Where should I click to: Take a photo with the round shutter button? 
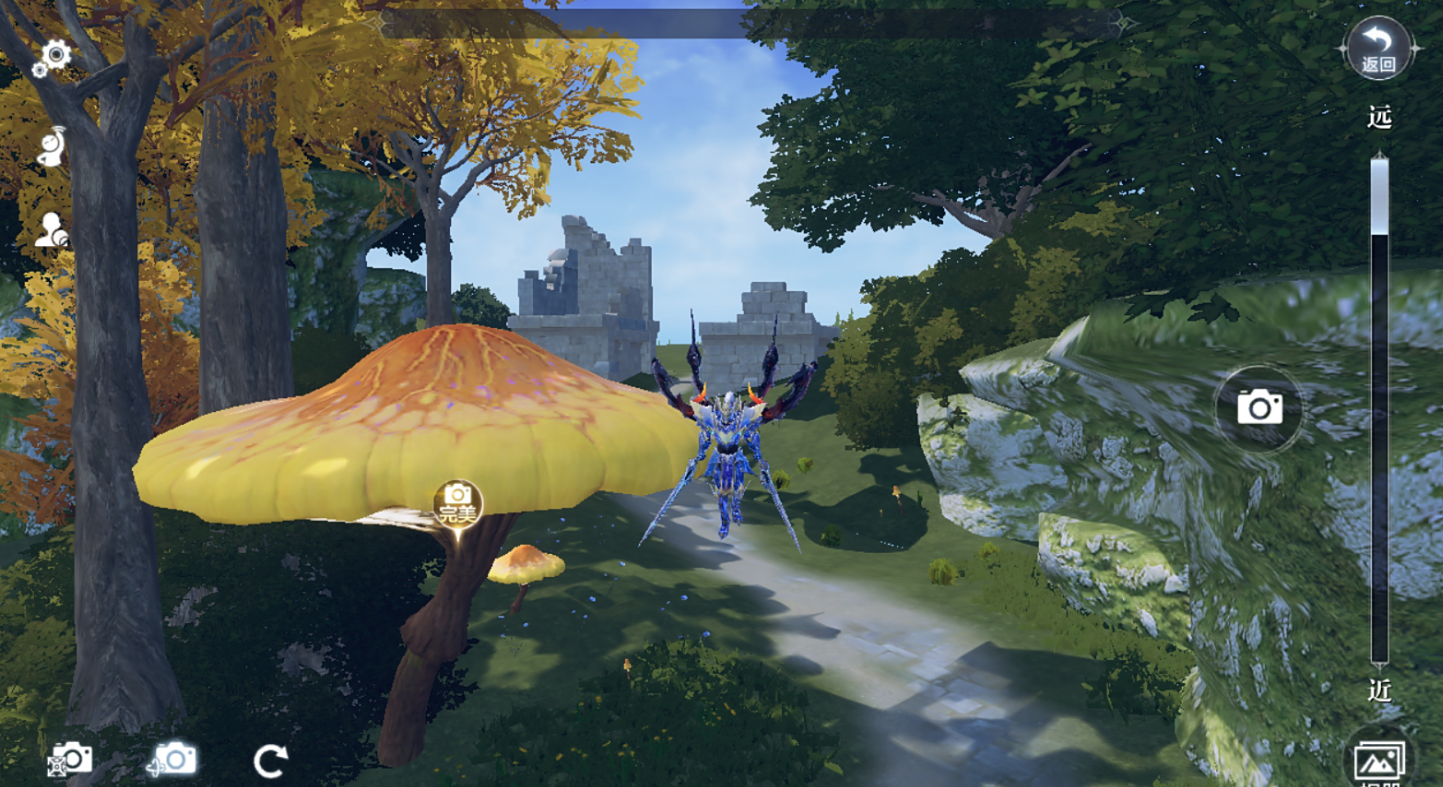pyautogui.click(x=1259, y=408)
